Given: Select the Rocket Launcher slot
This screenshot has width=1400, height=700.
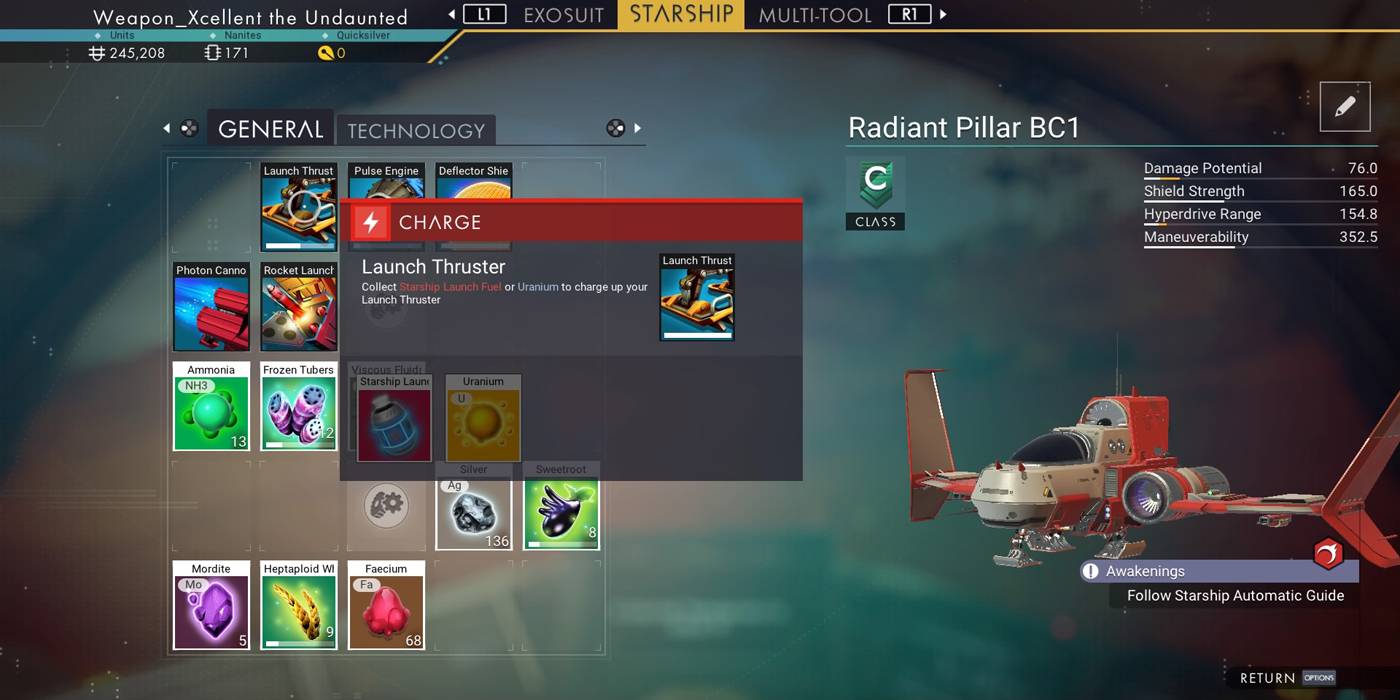Looking at the screenshot, I should (298, 307).
